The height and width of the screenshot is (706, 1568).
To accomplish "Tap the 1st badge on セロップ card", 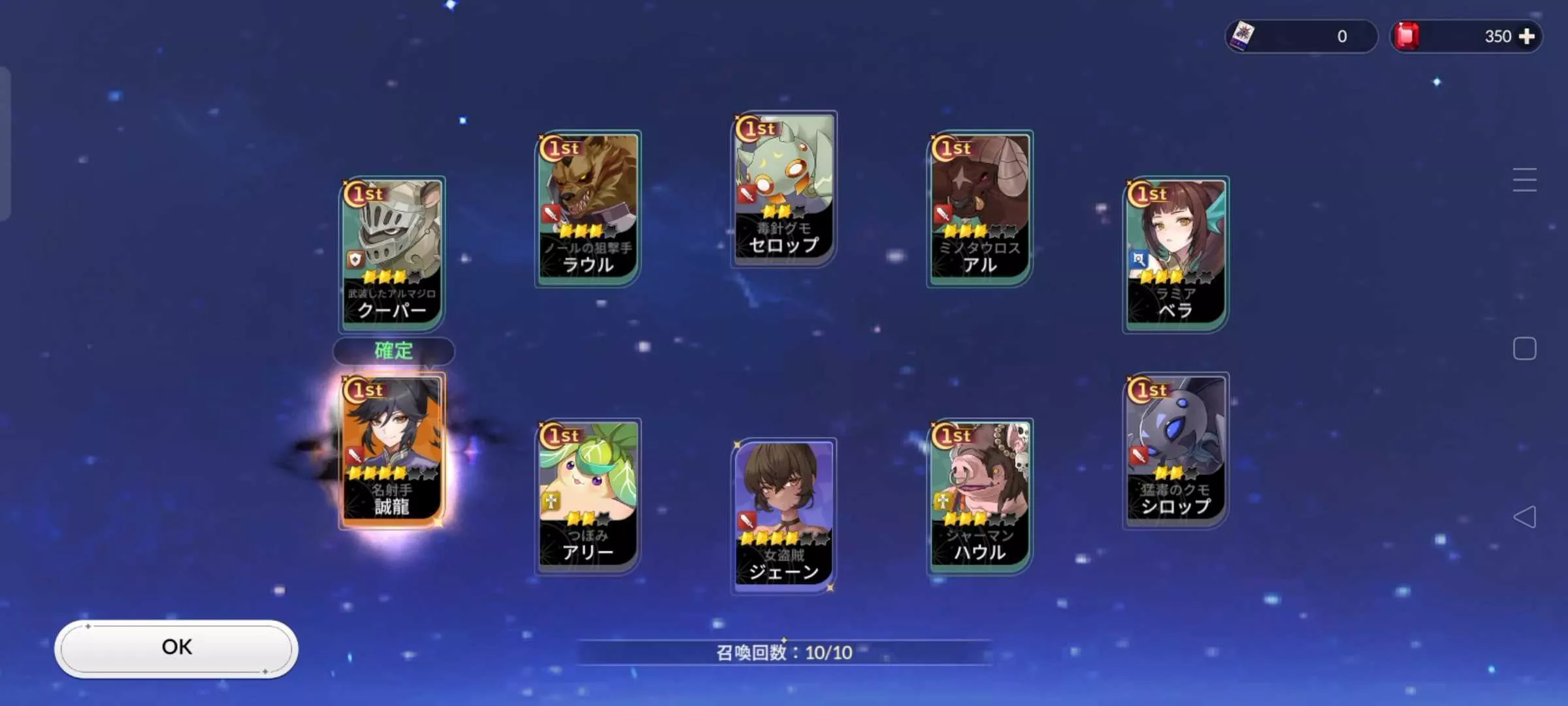I will coord(755,128).
